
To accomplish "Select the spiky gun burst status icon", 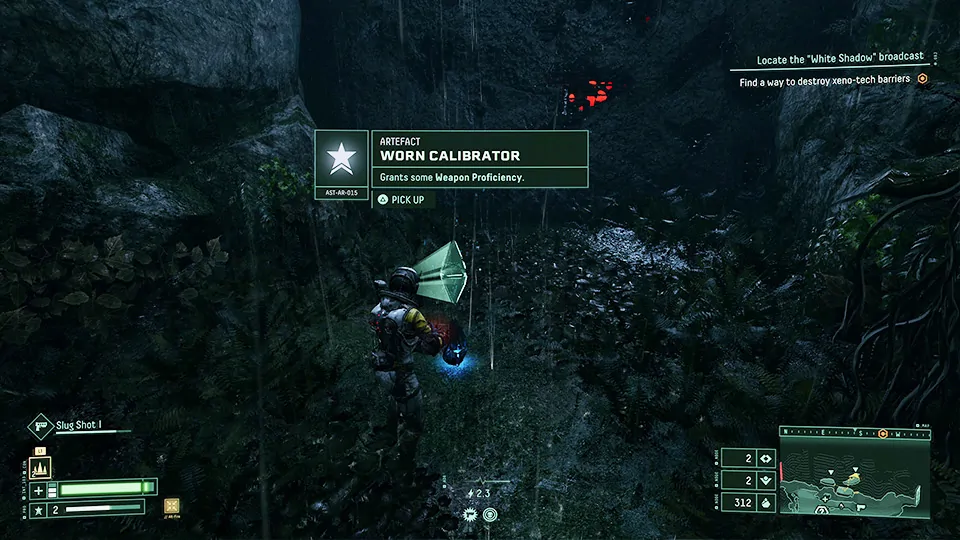I will click(469, 515).
